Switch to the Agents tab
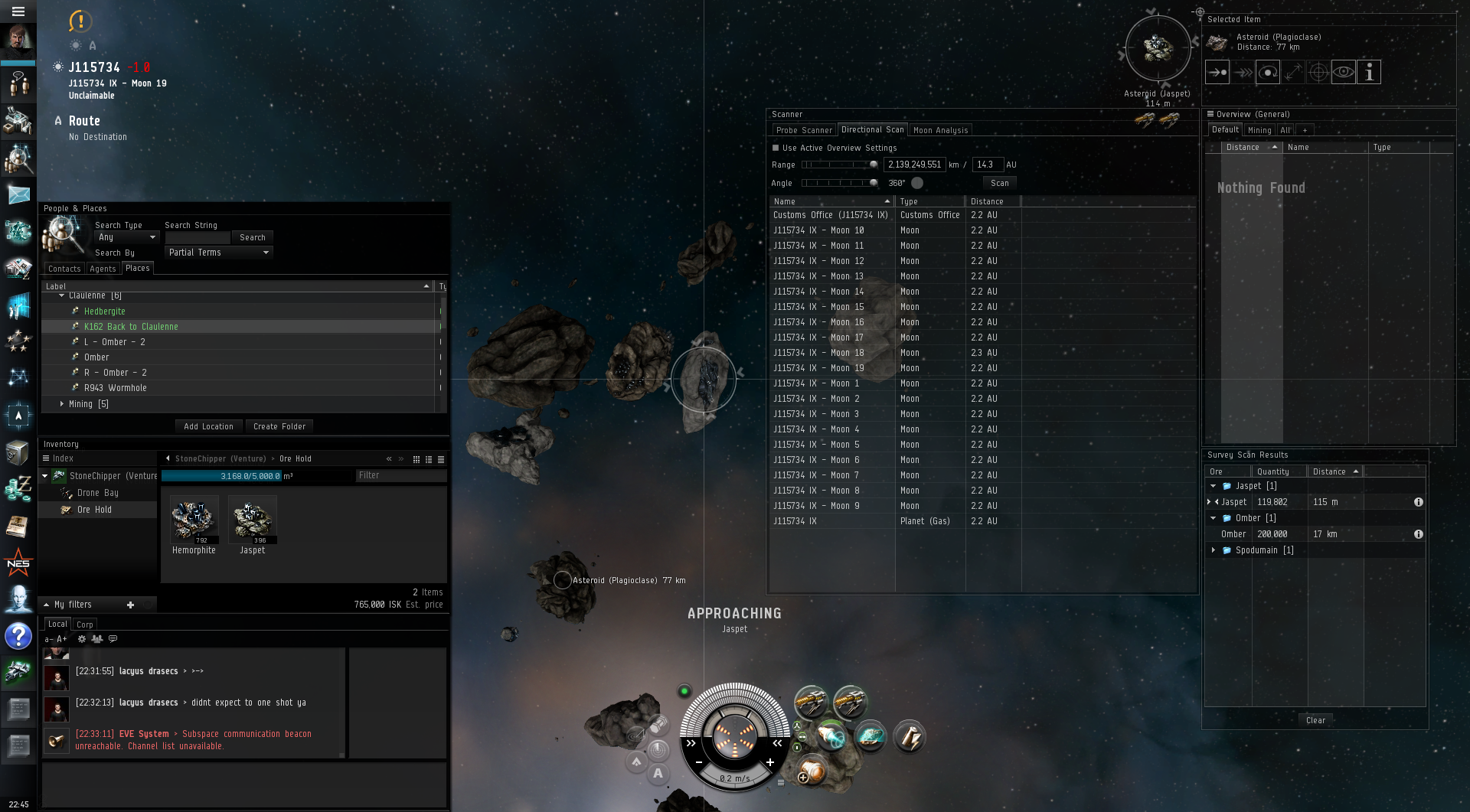1470x812 pixels. point(103,269)
